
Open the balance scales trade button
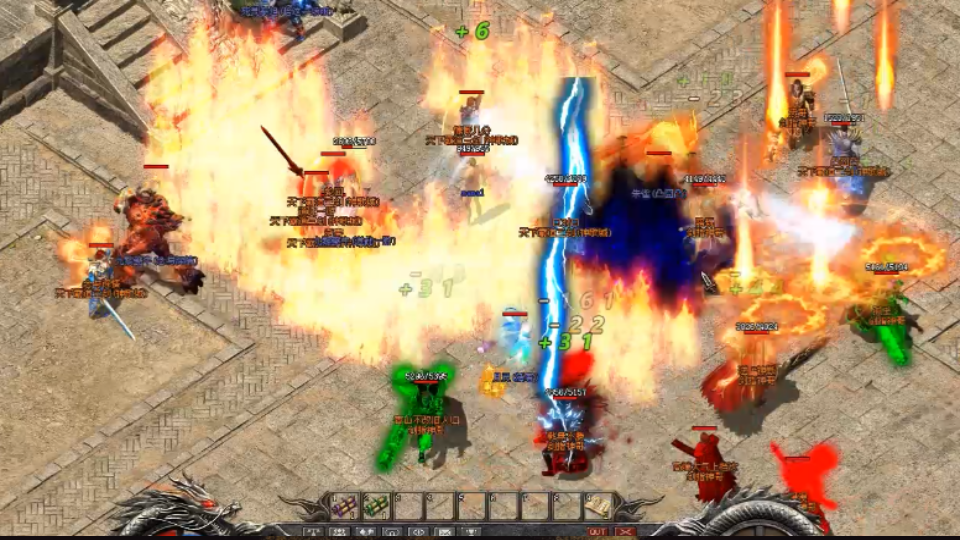(311, 531)
